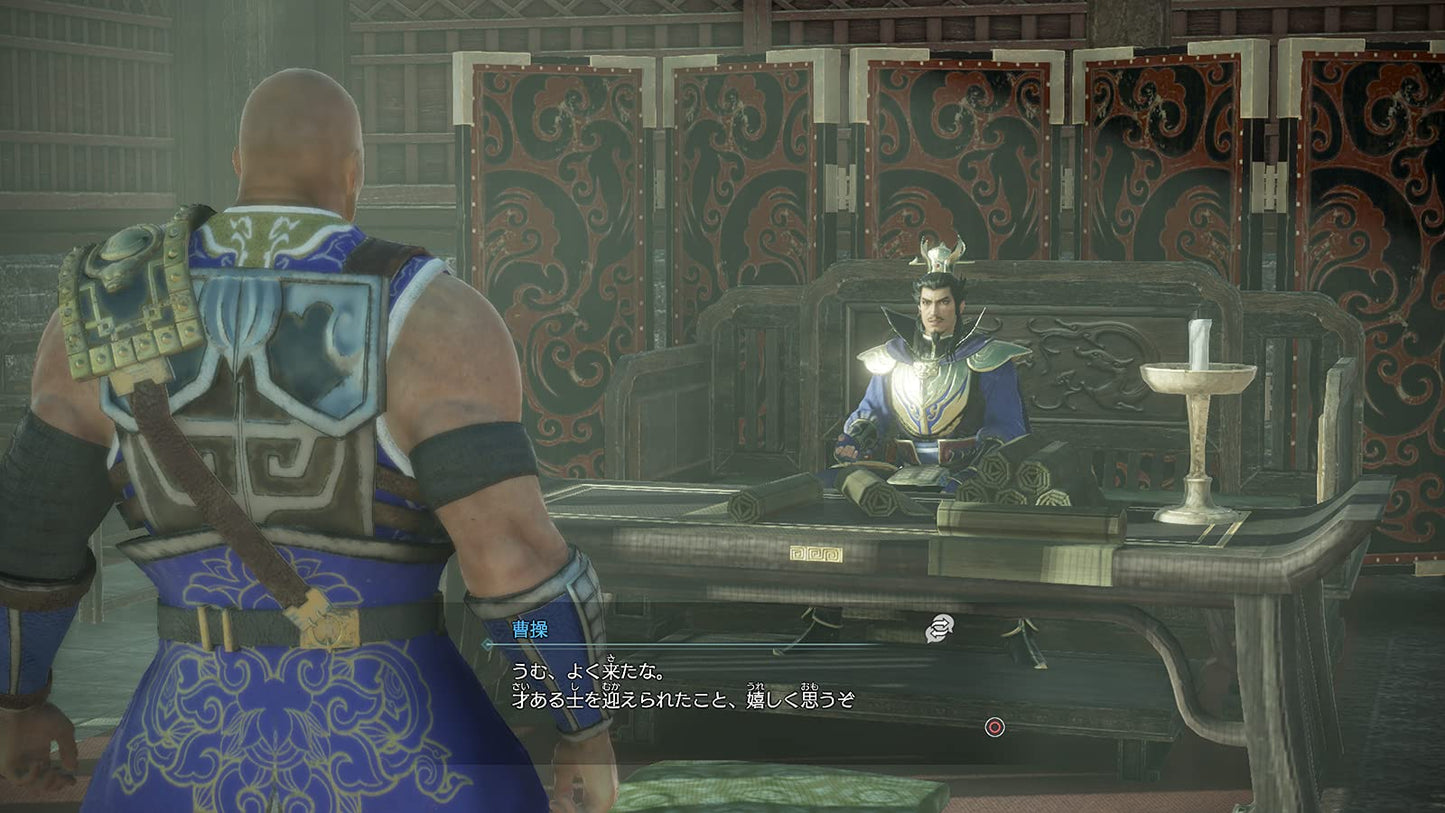Image resolution: width=1445 pixels, height=813 pixels.
Task: Click the small diamond marker on the dialogue divider
Action: point(487,643)
